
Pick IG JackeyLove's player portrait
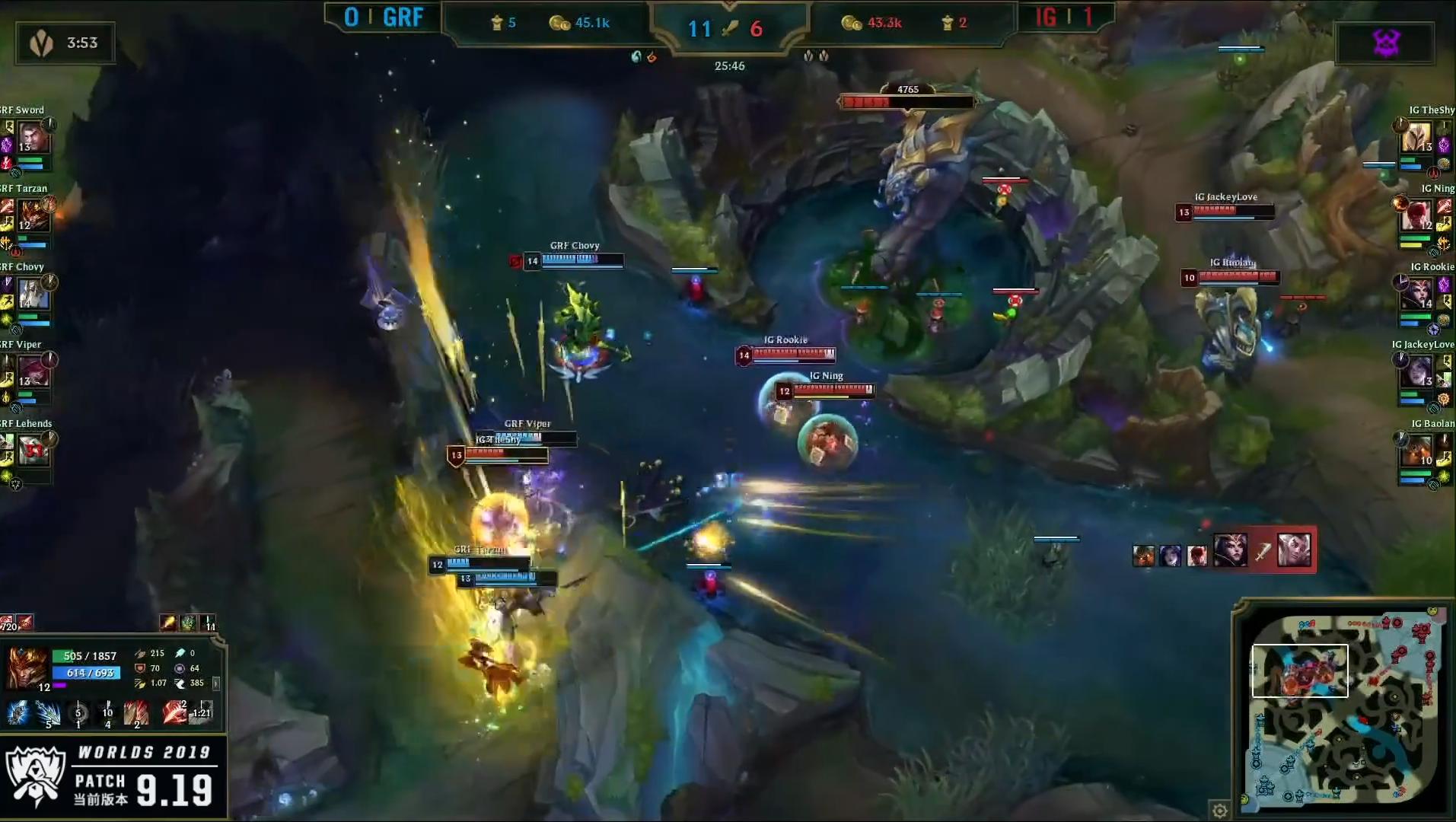pos(1418,372)
